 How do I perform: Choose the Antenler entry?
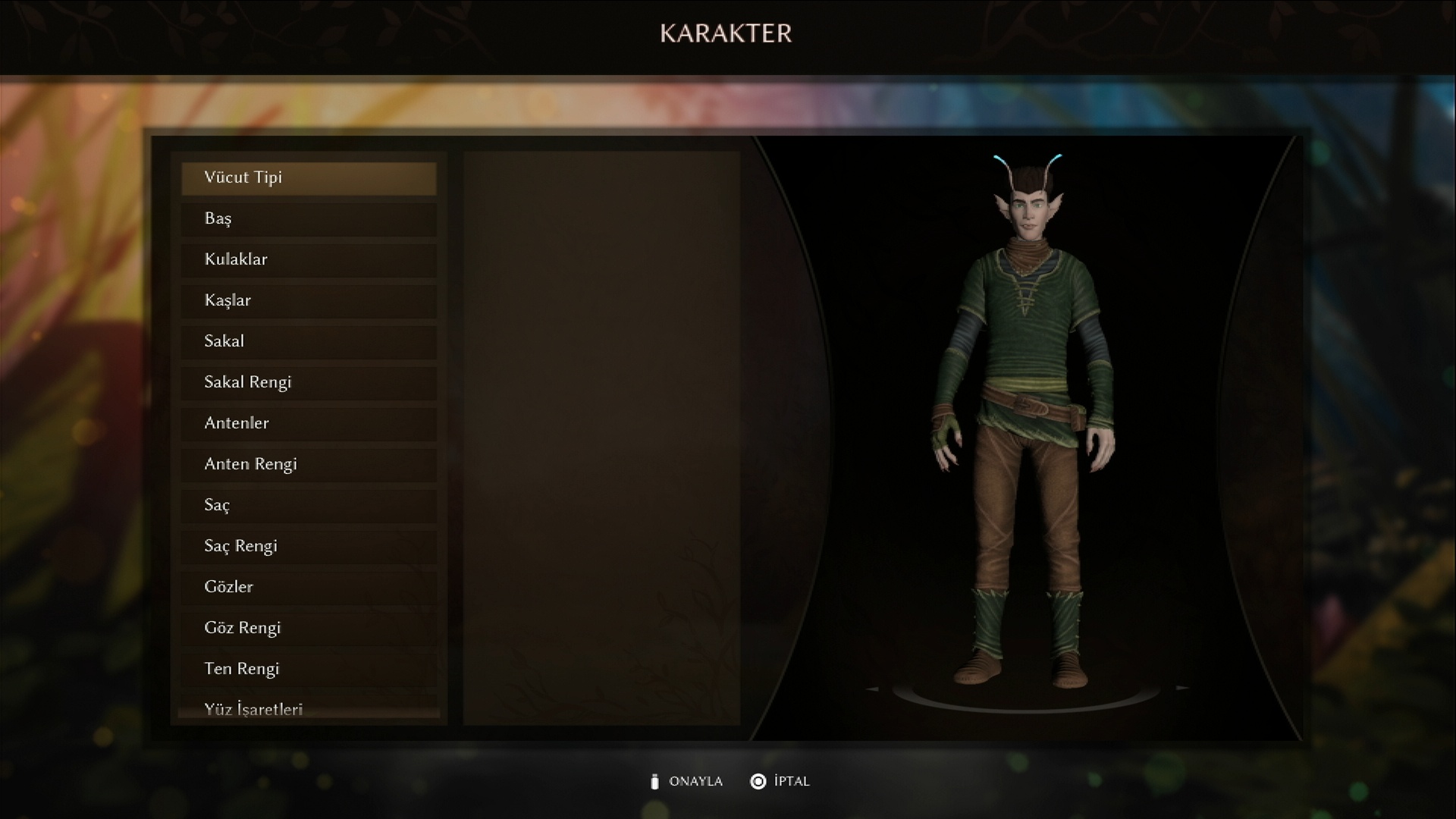(x=309, y=423)
